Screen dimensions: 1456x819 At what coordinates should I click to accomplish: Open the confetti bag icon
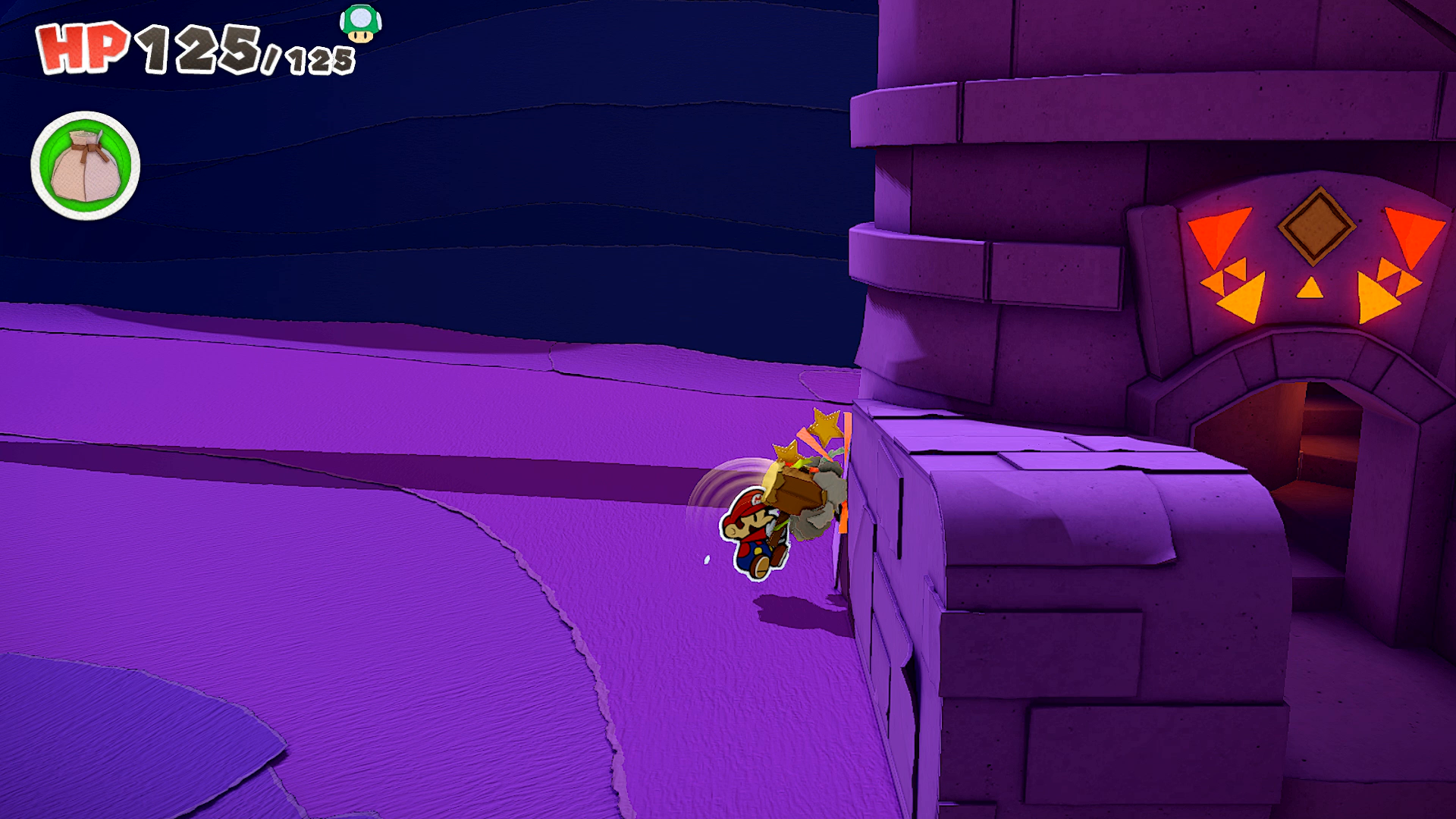[x=85, y=166]
